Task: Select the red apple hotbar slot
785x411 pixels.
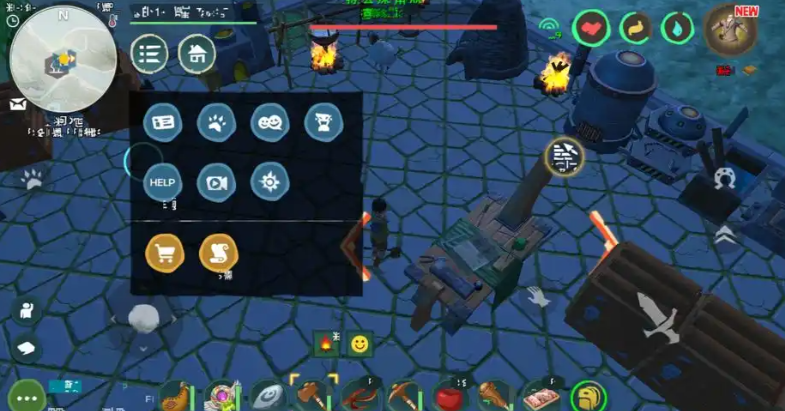Action: tap(449, 397)
